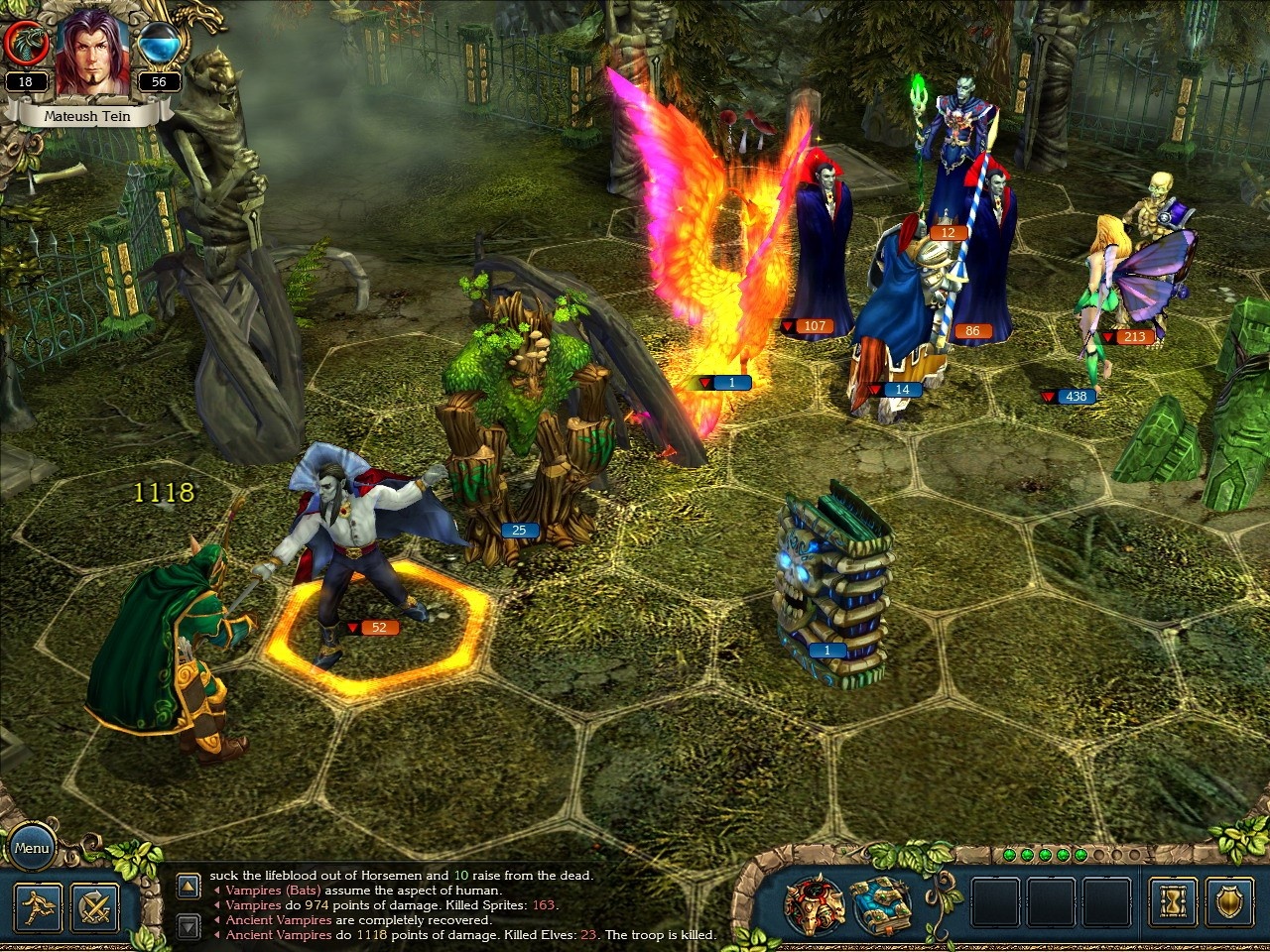
Task: Select the Mateush Tein hero portrait
Action: point(92,55)
